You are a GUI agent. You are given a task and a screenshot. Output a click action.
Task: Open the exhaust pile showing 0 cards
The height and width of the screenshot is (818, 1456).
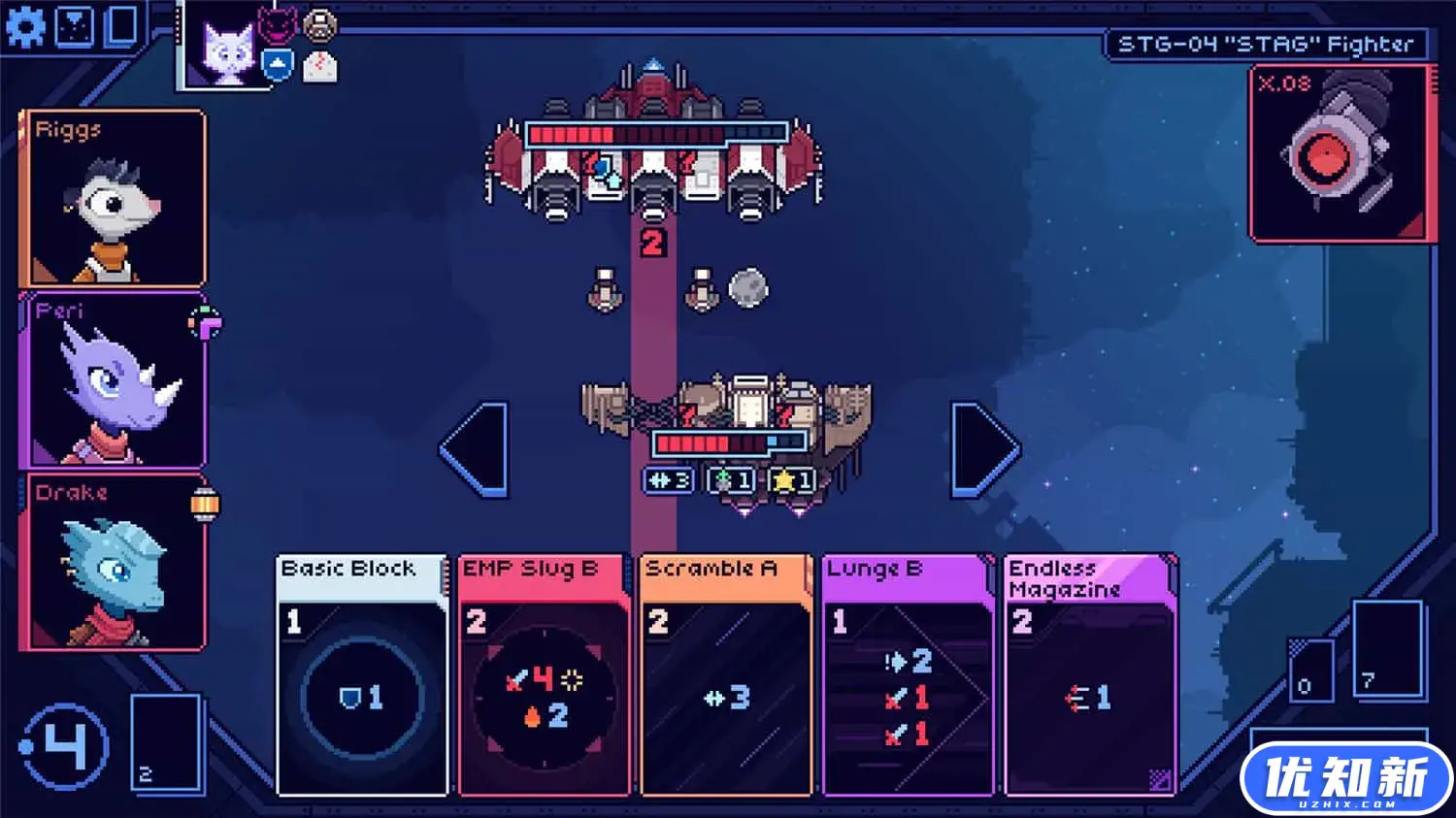click(x=1310, y=670)
